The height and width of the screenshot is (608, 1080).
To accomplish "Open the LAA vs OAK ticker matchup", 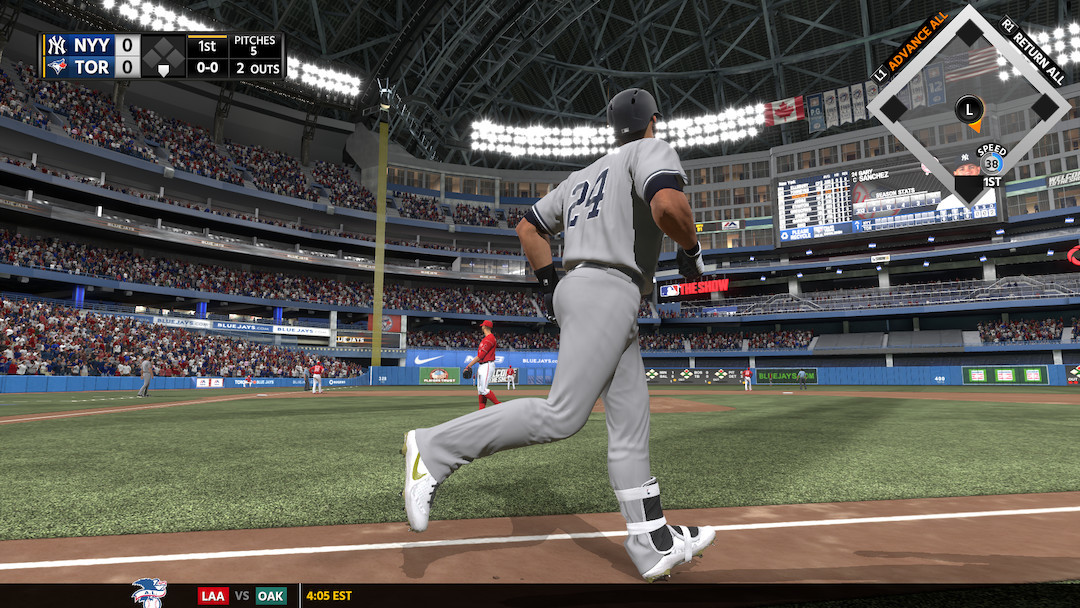I will point(242,596).
